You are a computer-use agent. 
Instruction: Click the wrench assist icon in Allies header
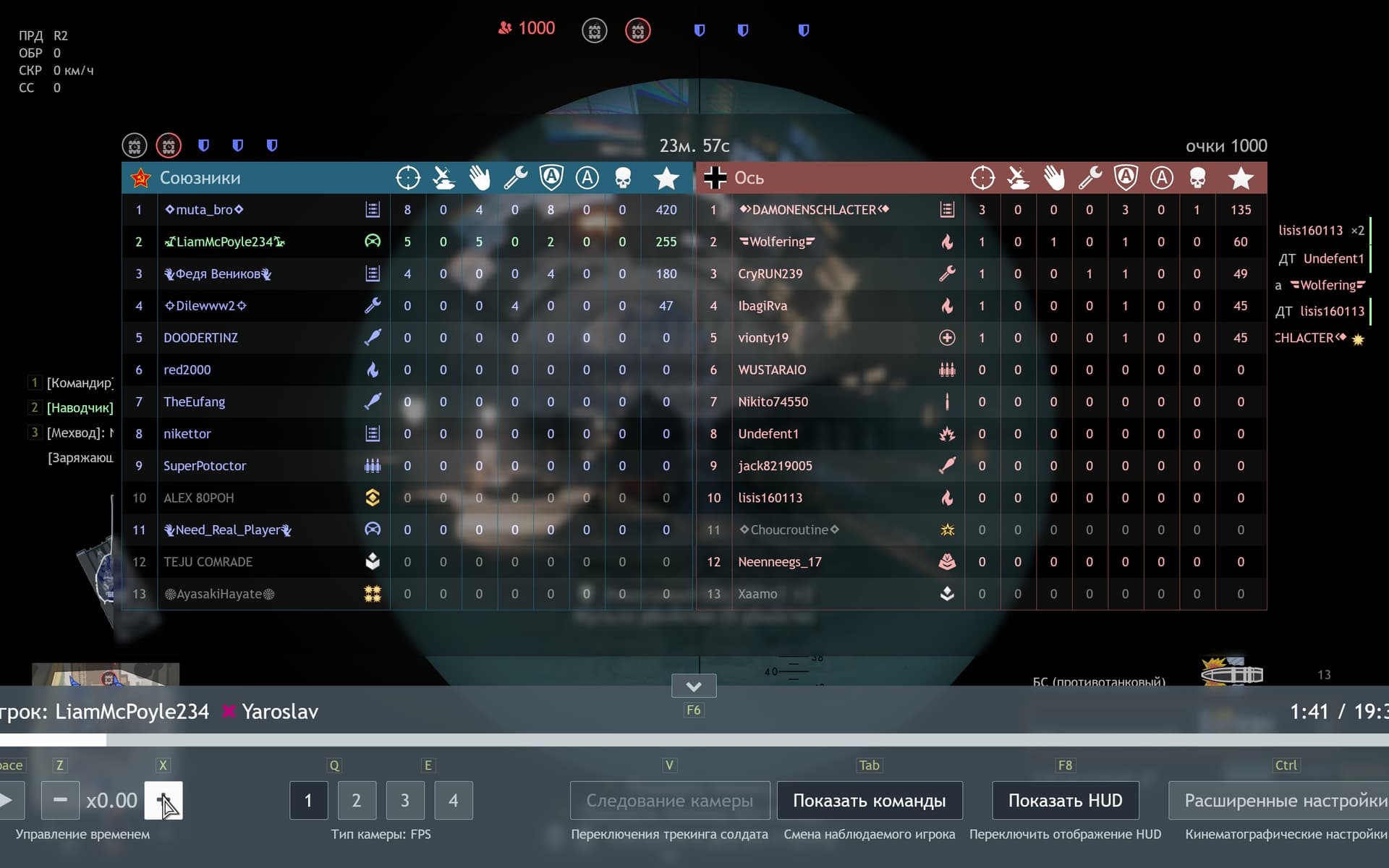point(516,177)
